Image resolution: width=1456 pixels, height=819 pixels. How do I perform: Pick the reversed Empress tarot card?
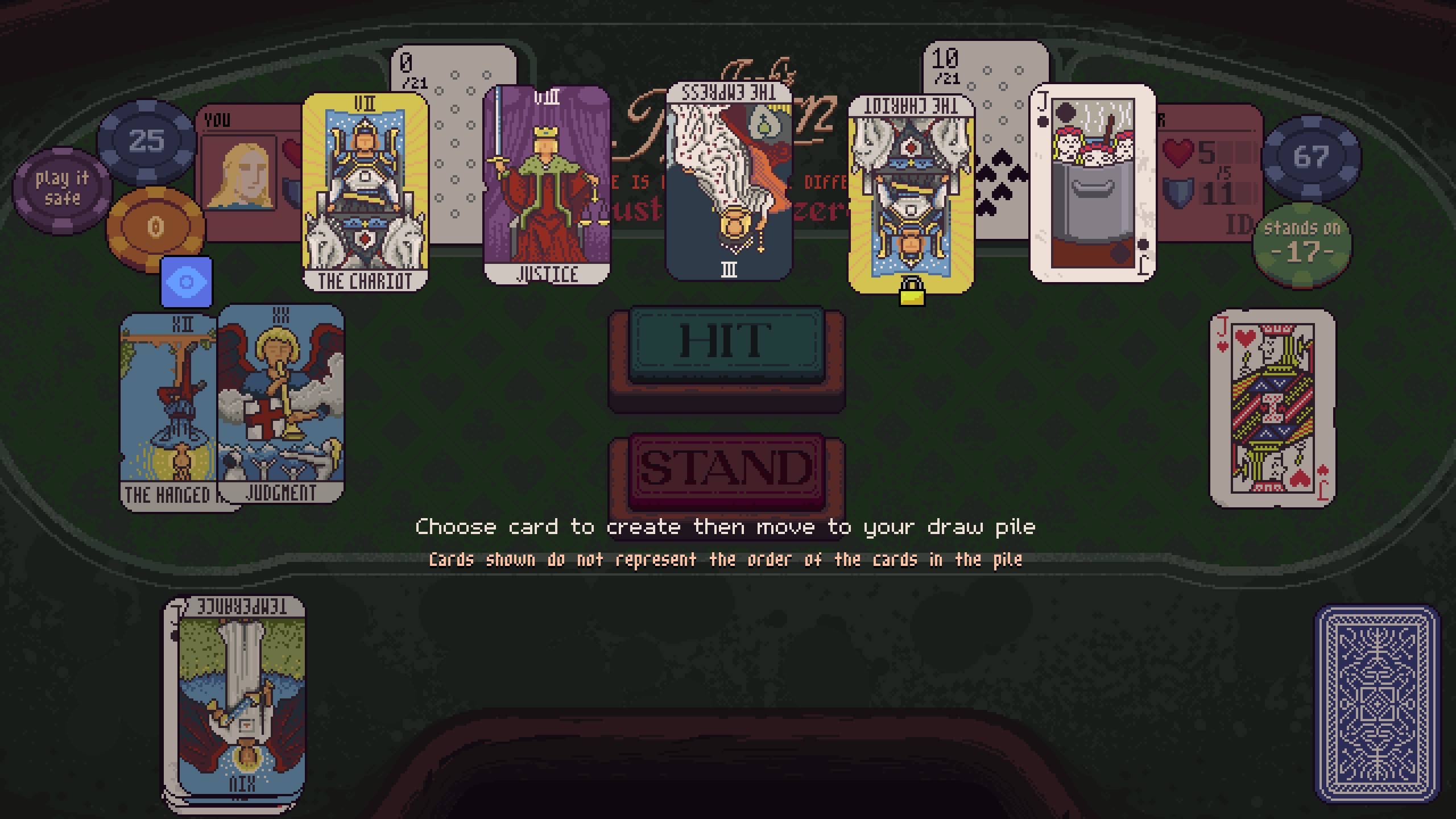(729, 181)
